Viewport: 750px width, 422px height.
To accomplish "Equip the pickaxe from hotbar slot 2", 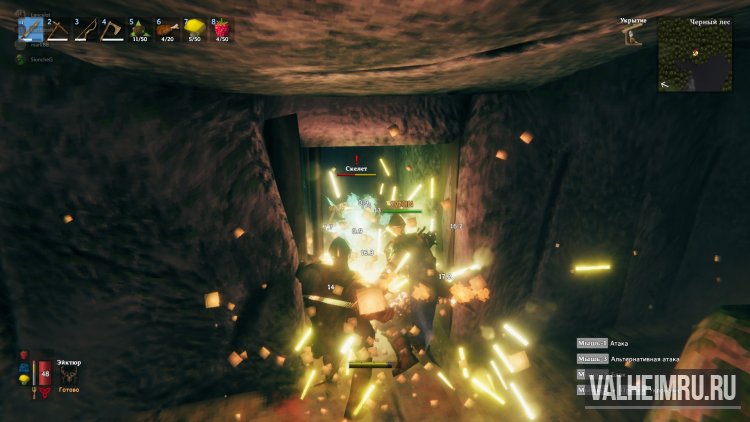I will pos(57,29).
